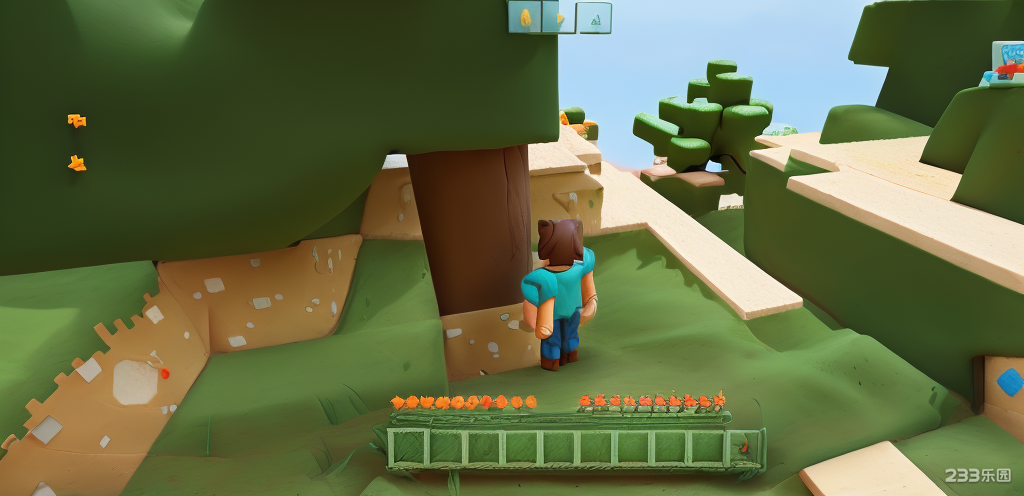Click the tall yellow flame icon button
This screenshot has width=1024, height=496.
tap(525, 17)
